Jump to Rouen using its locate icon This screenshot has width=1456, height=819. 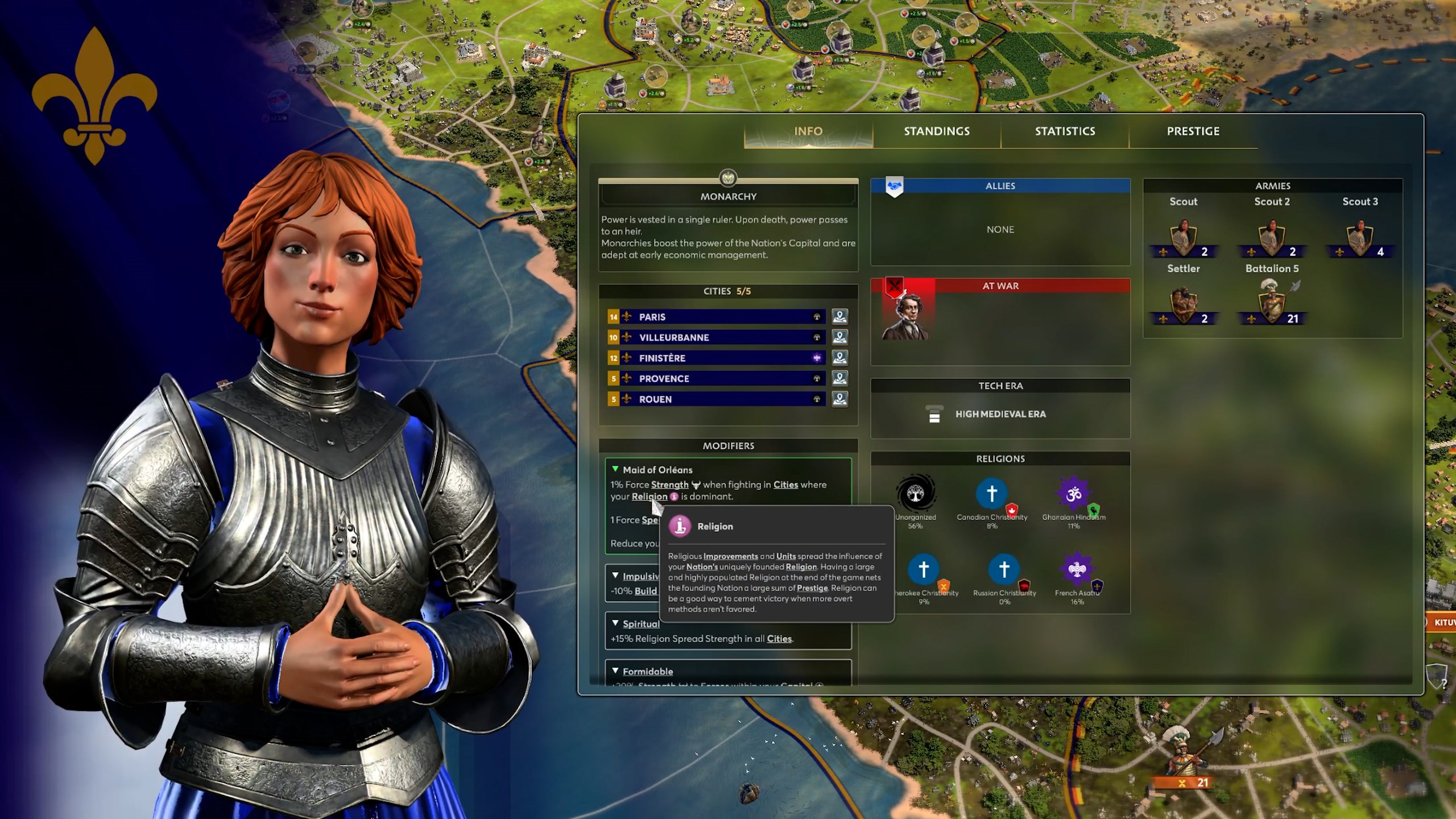click(839, 399)
